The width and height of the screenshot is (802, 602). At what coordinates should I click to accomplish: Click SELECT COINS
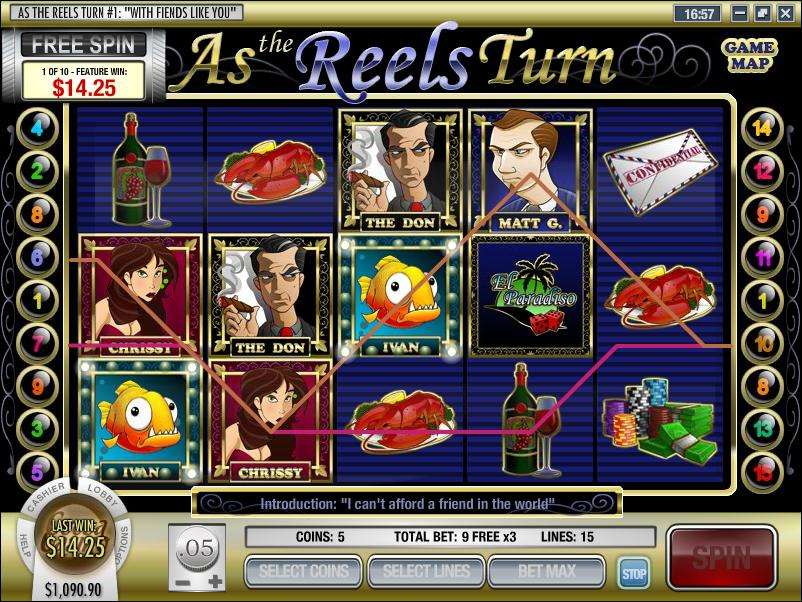[303, 572]
